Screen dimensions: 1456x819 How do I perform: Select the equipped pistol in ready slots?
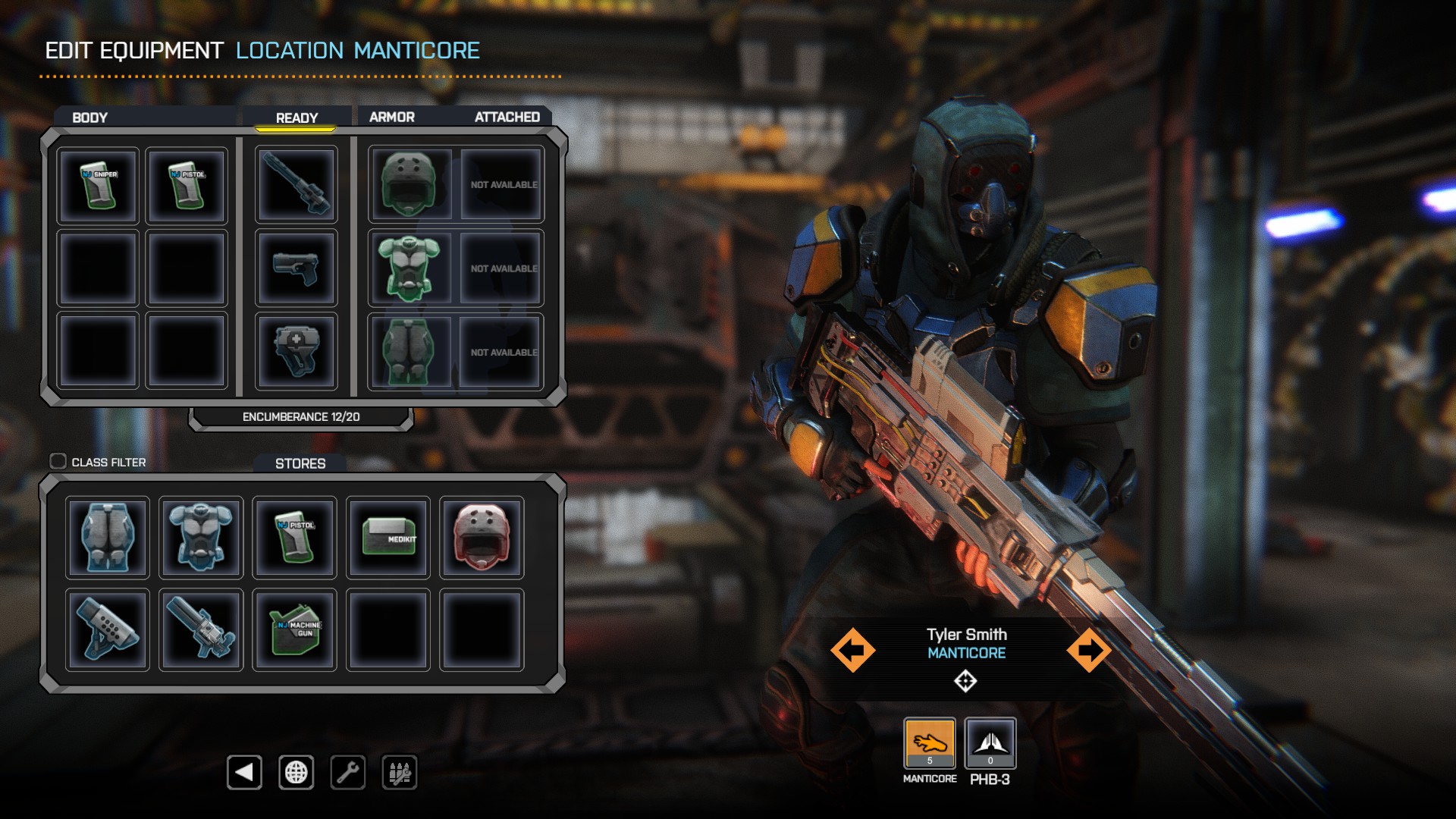pyautogui.click(x=297, y=268)
